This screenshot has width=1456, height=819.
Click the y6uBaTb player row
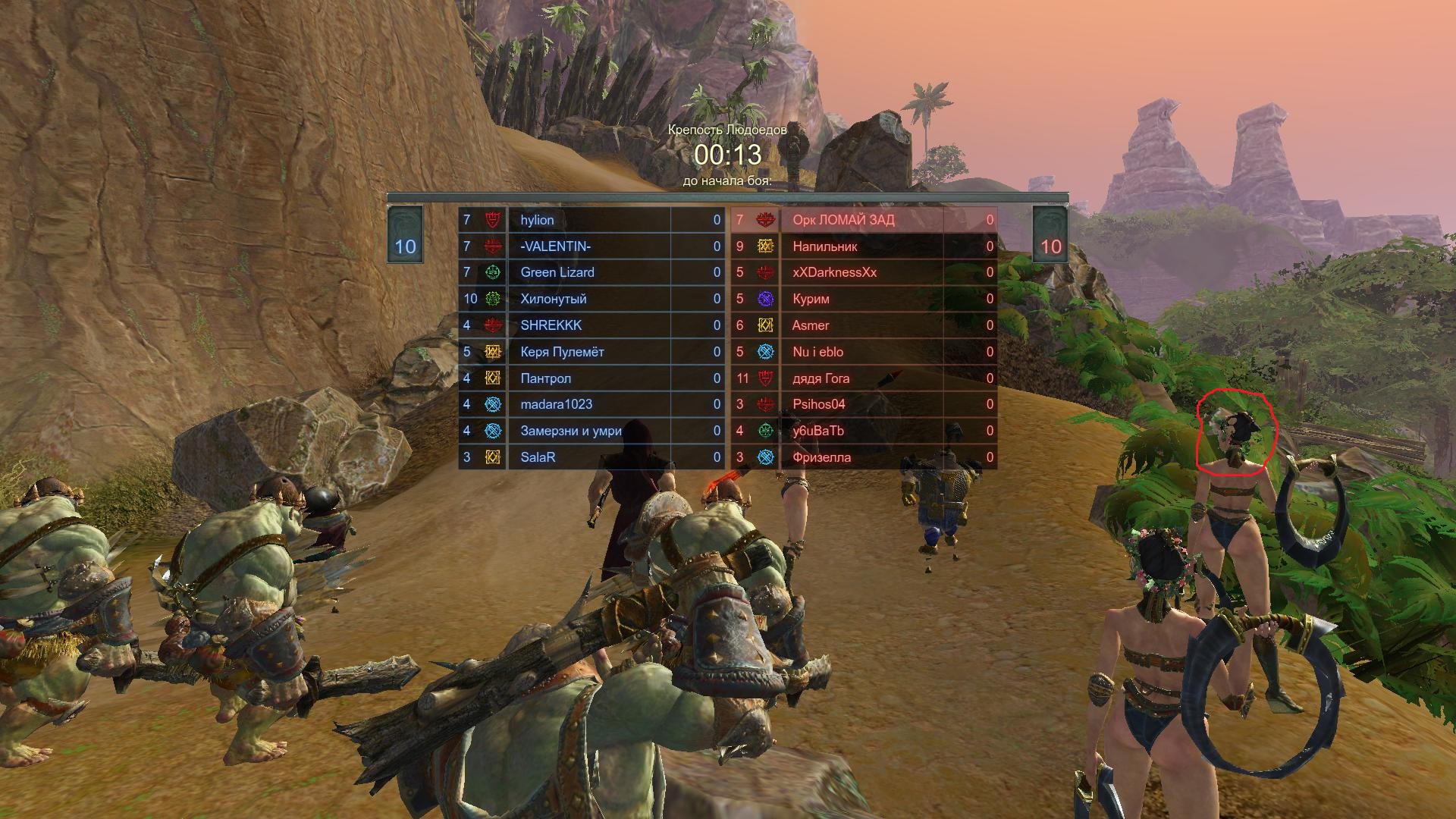pos(817,431)
